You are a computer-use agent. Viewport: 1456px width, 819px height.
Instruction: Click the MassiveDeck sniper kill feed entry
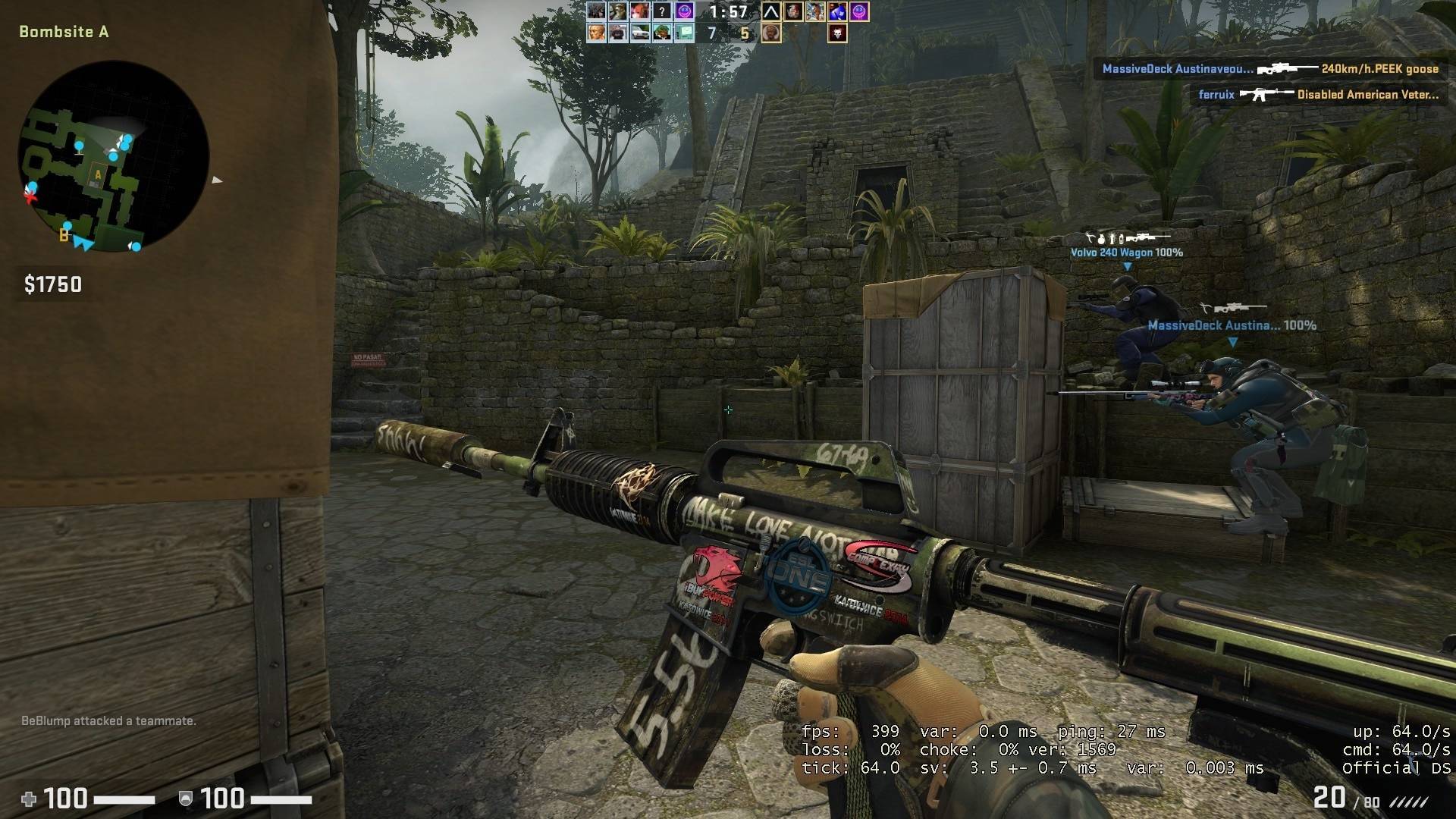[1270, 69]
